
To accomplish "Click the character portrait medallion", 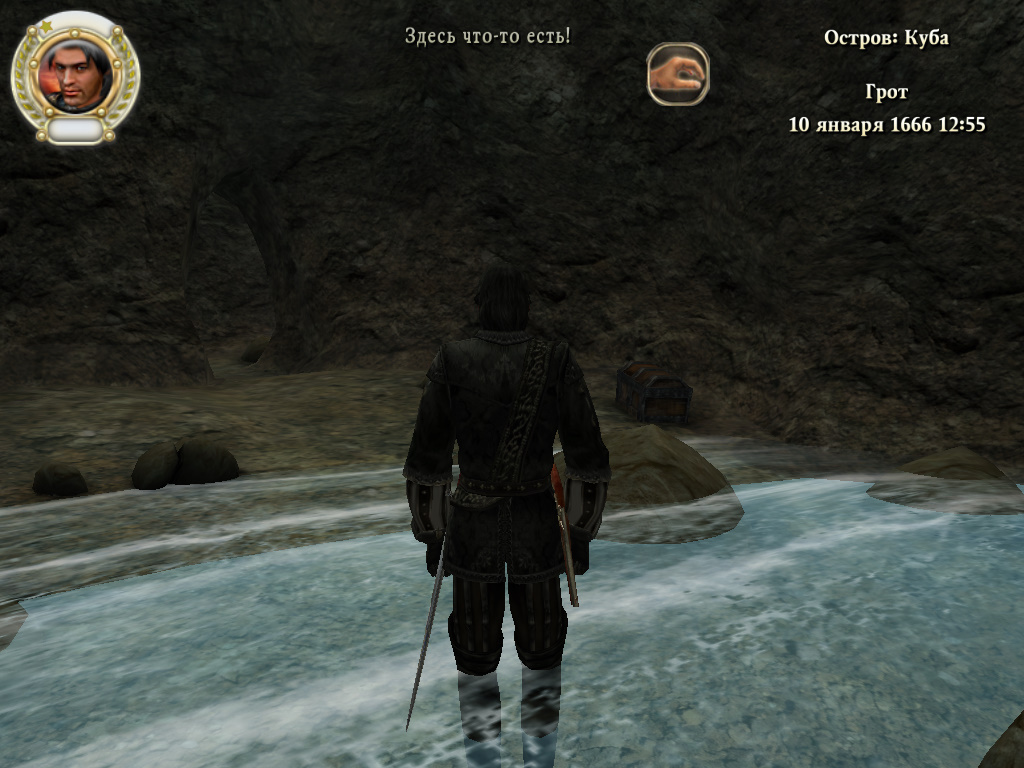I will pos(76,73).
